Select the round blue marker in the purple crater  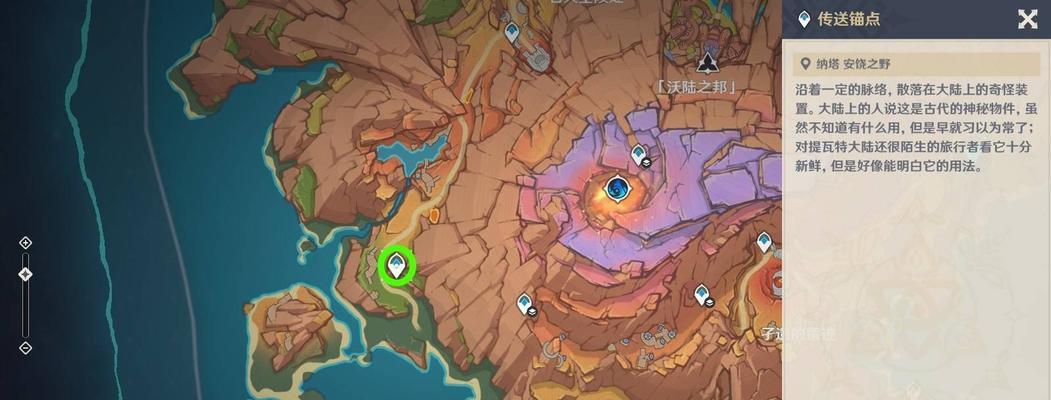[x=618, y=187]
